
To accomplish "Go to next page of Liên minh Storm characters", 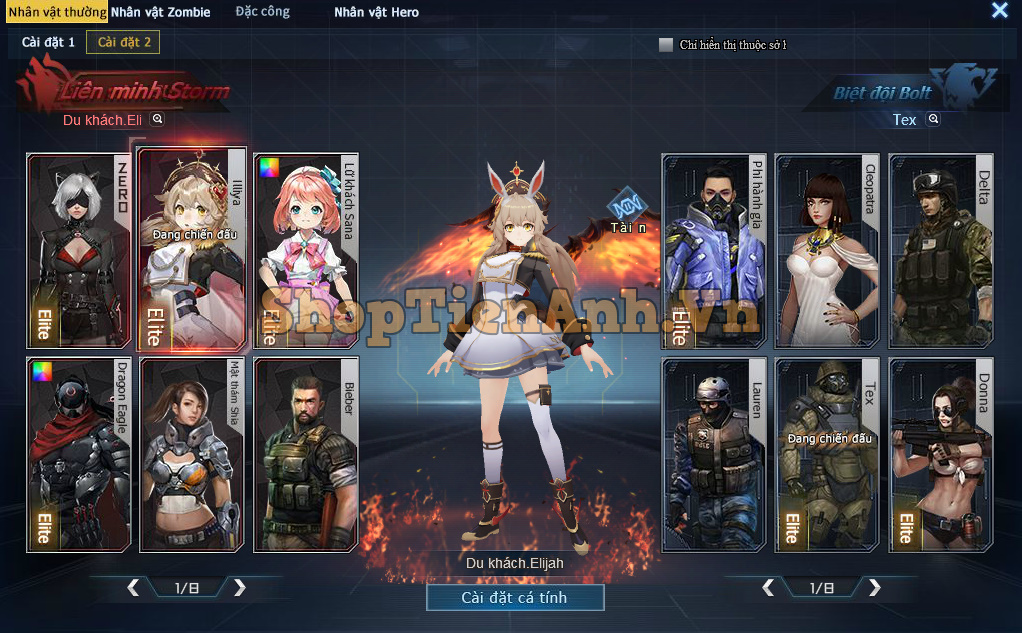I will (240, 587).
